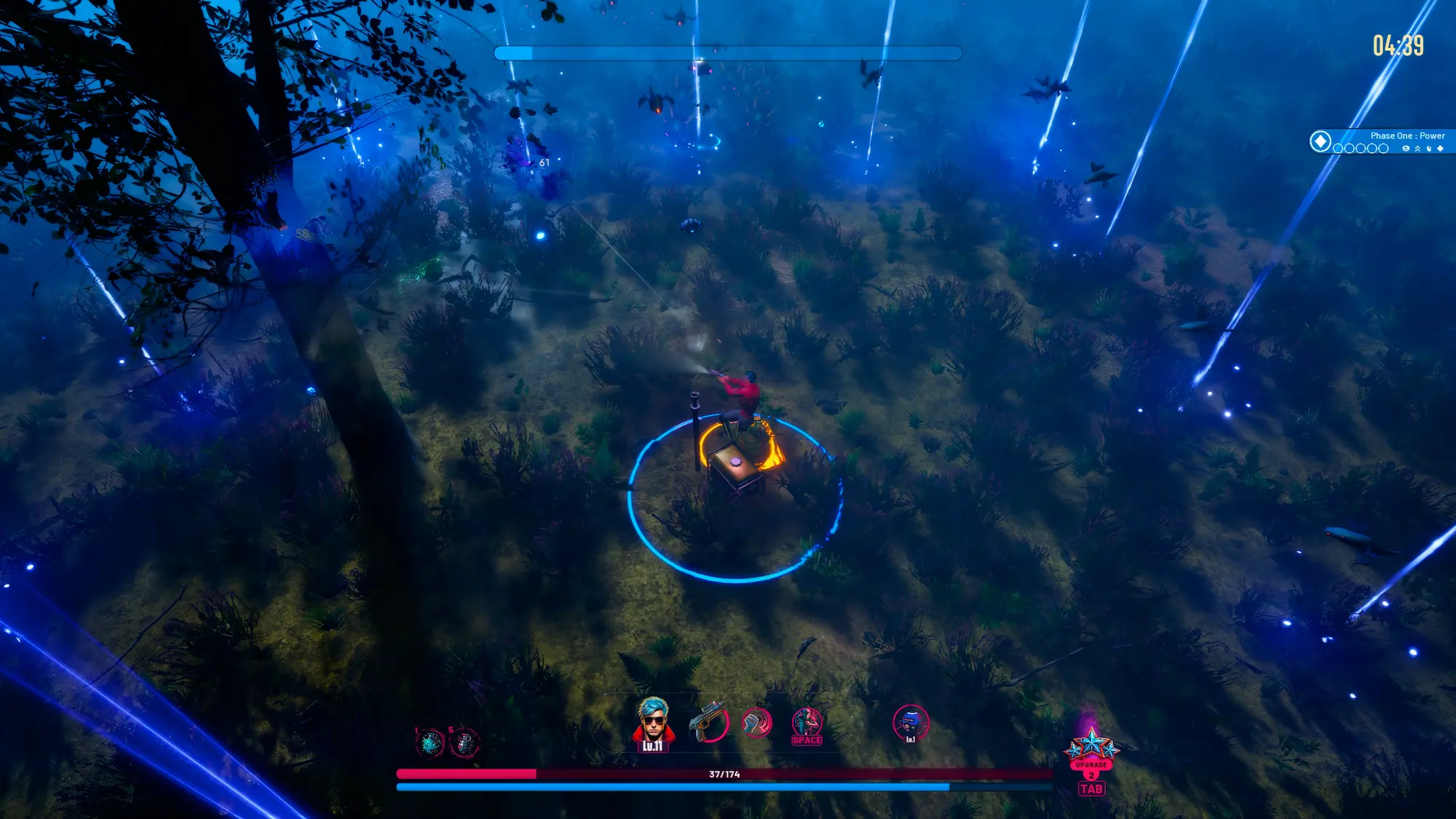
Task: Choose the frag grenade with count 5
Action: tap(464, 743)
